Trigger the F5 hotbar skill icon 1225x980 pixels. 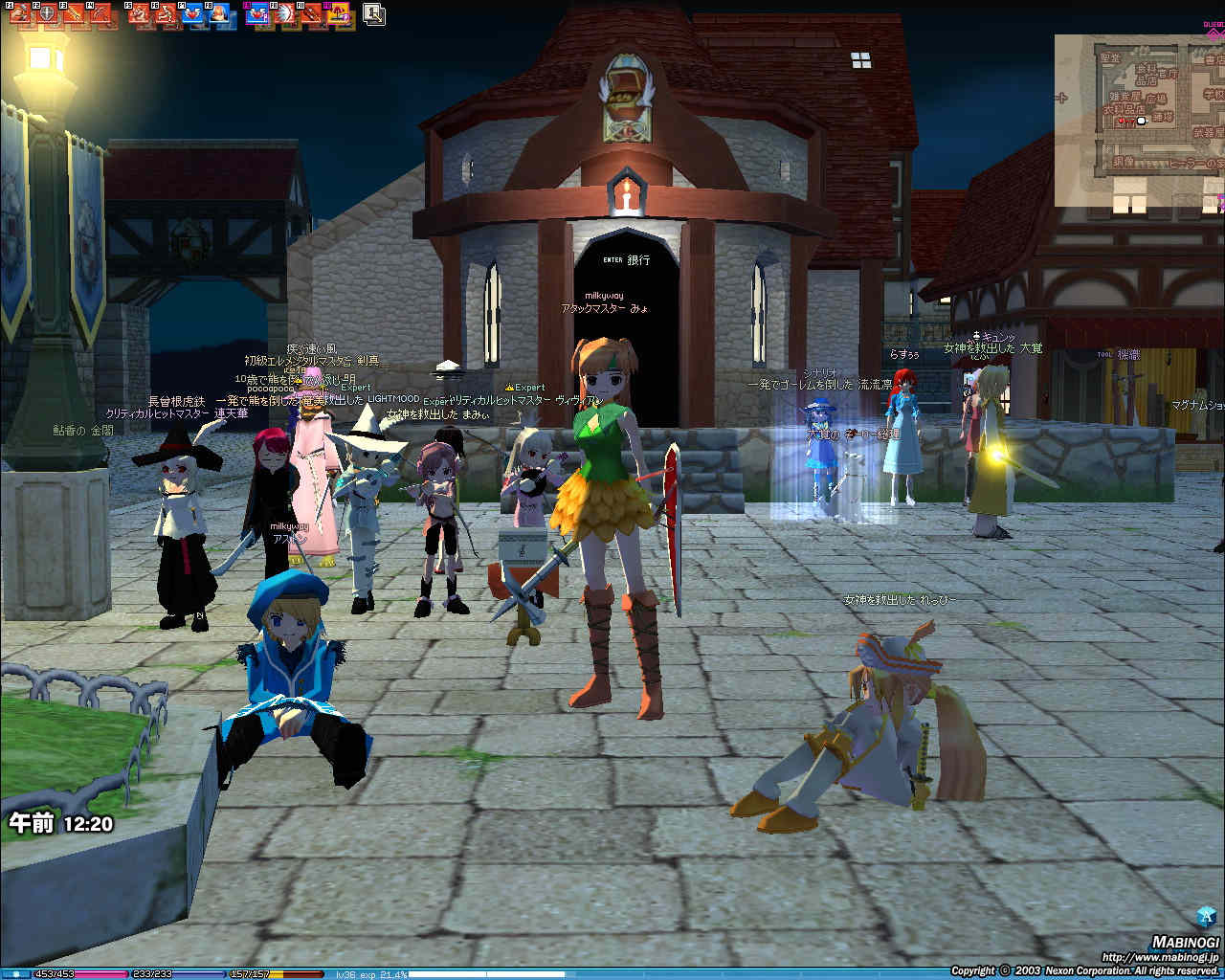139,14
